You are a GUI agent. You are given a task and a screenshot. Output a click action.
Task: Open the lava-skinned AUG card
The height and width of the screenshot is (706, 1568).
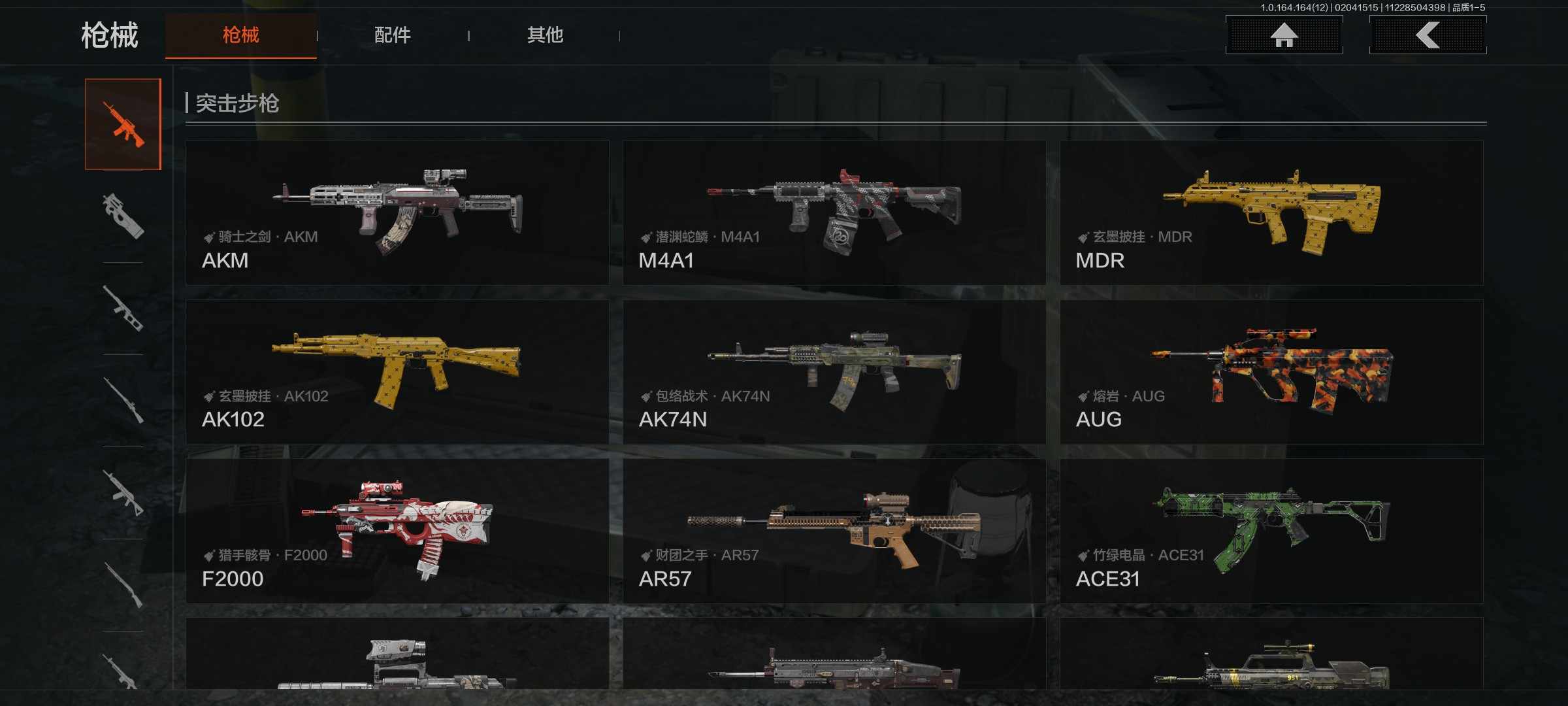(x=1271, y=372)
